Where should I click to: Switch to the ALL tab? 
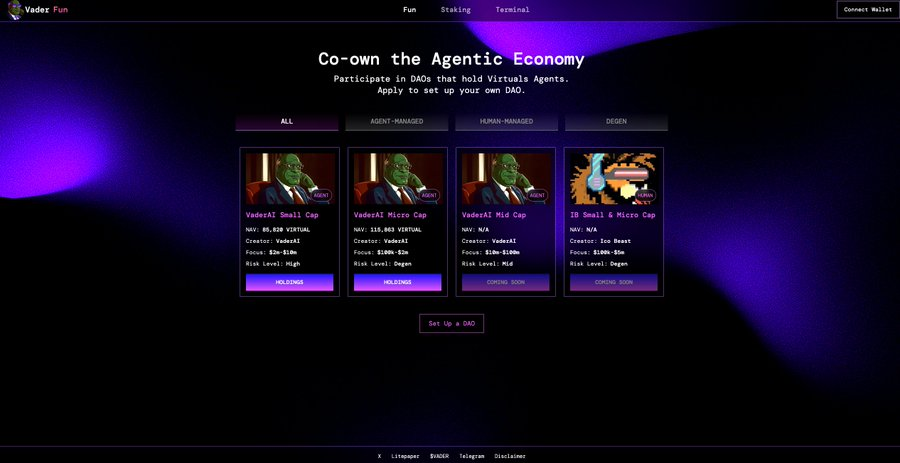287,122
